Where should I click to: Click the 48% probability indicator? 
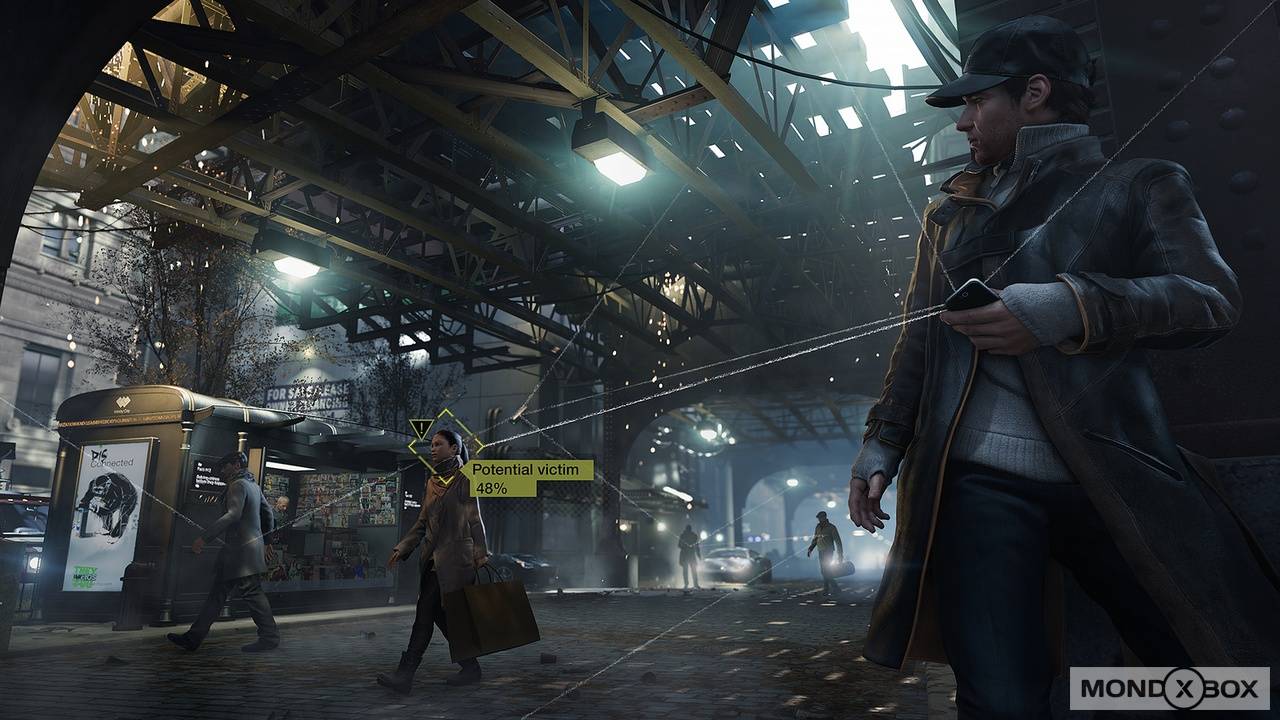[490, 488]
